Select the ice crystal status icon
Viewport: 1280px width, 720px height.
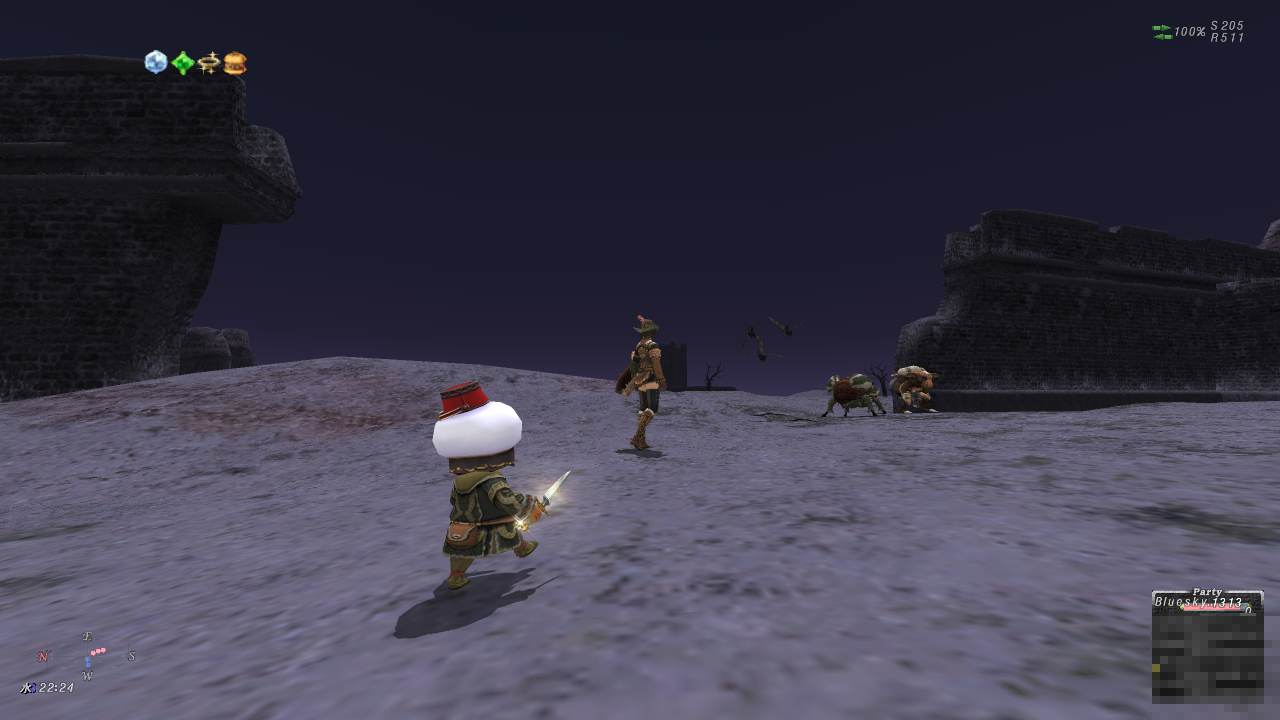(x=156, y=62)
